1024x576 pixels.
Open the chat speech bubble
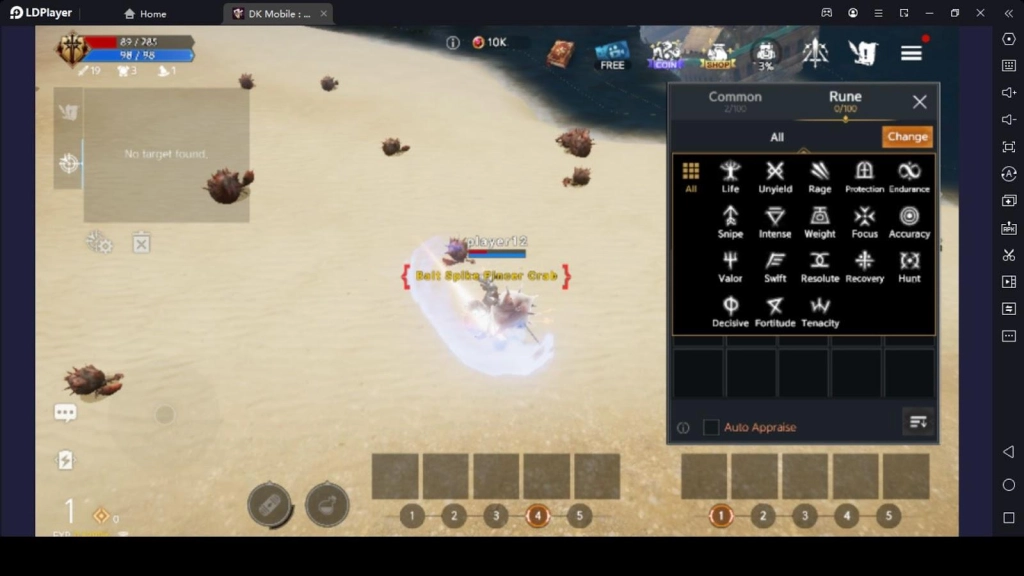[x=66, y=413]
